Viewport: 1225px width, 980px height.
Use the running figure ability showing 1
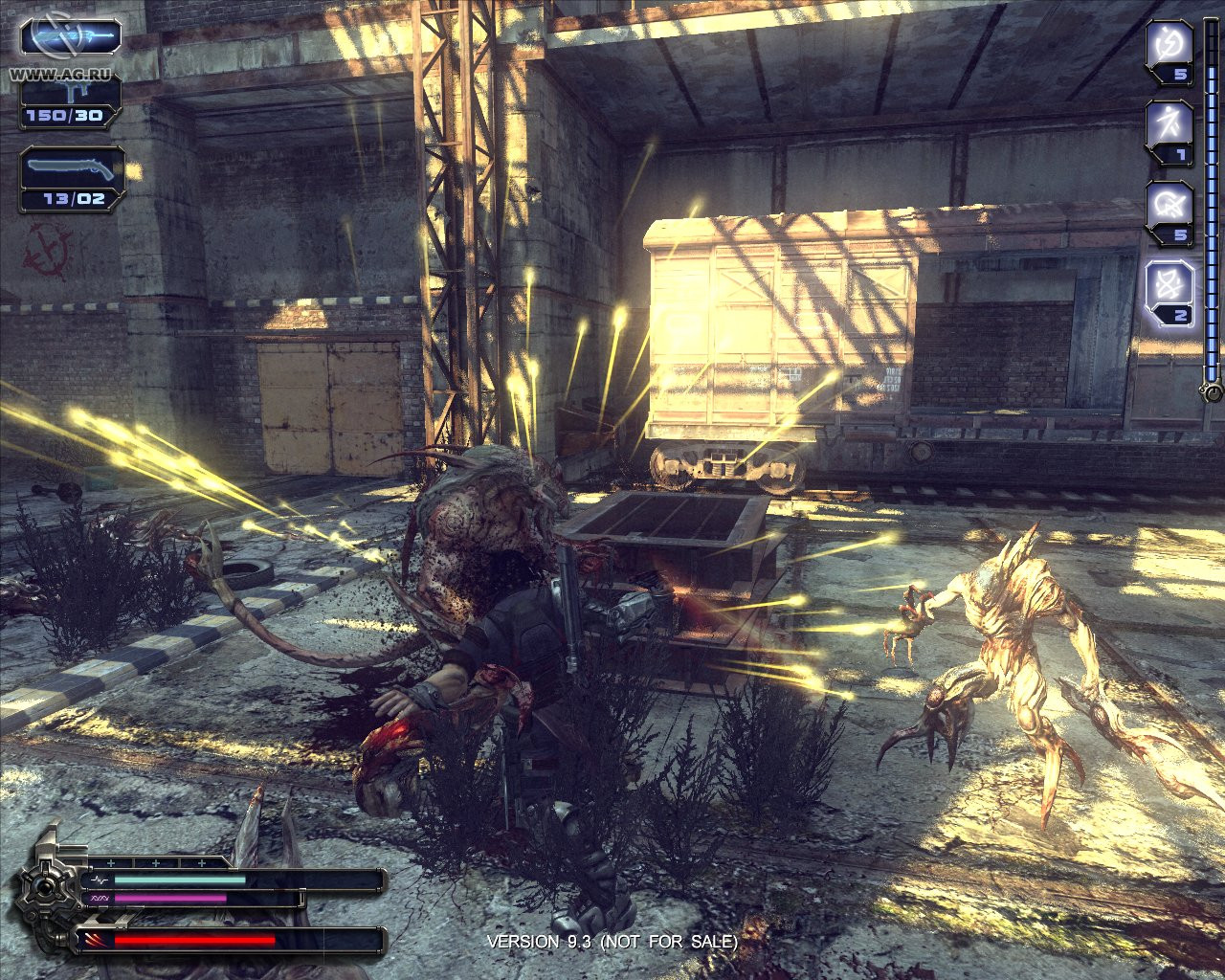1169,124
